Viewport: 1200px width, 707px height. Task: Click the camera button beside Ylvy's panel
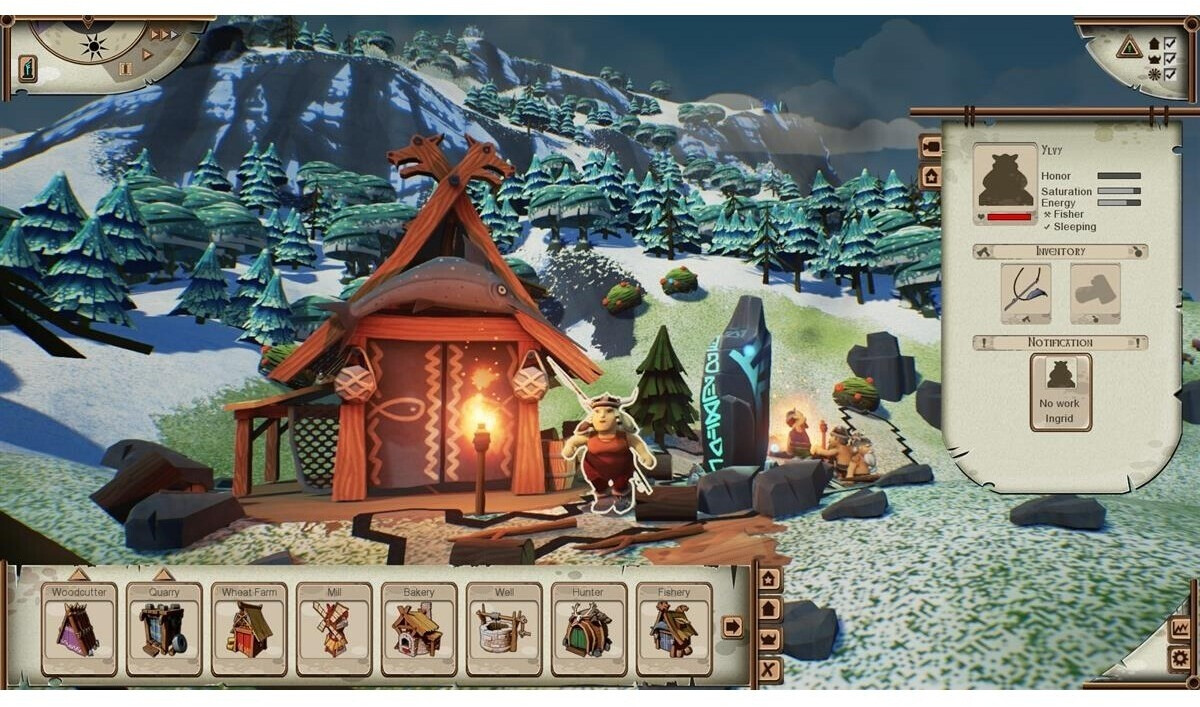tap(930, 147)
